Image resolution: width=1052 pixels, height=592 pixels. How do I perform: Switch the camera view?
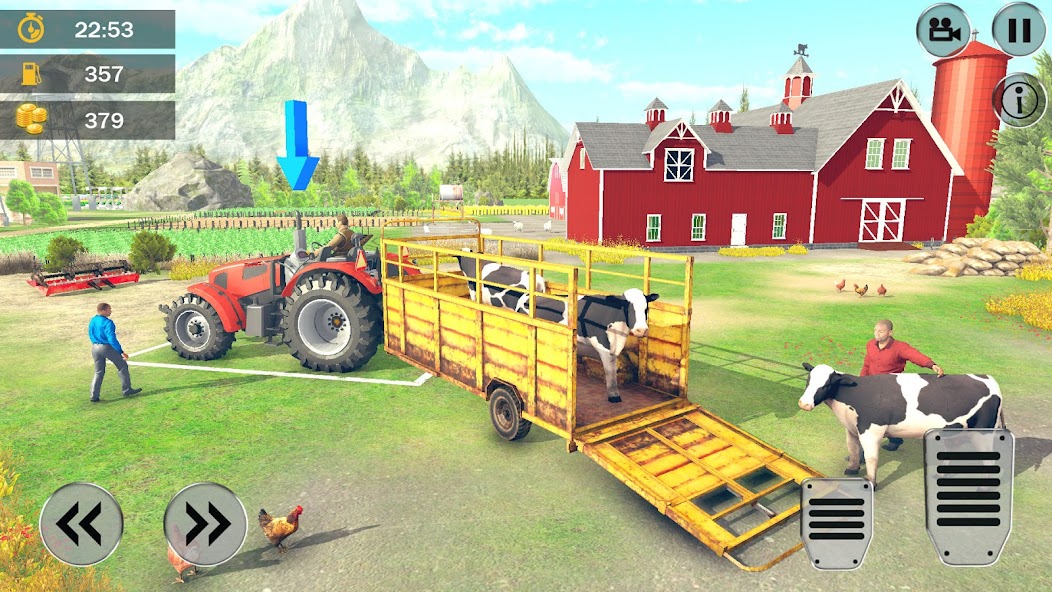[943, 30]
